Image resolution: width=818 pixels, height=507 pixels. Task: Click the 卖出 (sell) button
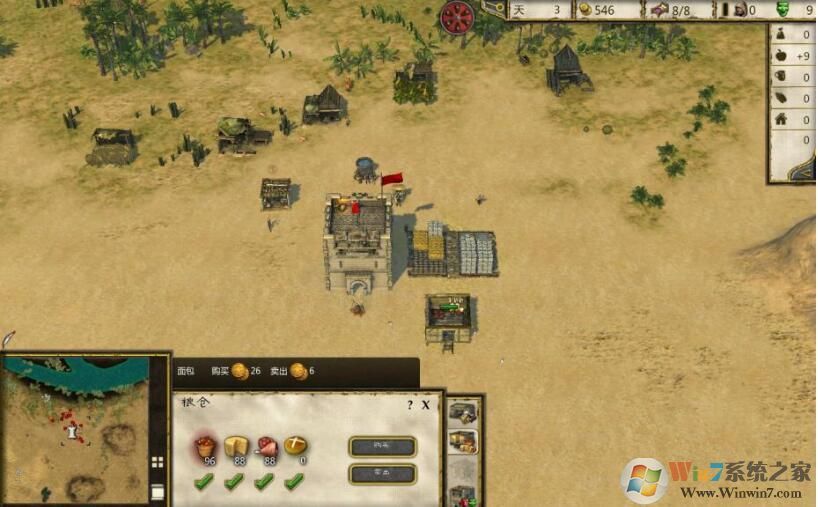381,473
